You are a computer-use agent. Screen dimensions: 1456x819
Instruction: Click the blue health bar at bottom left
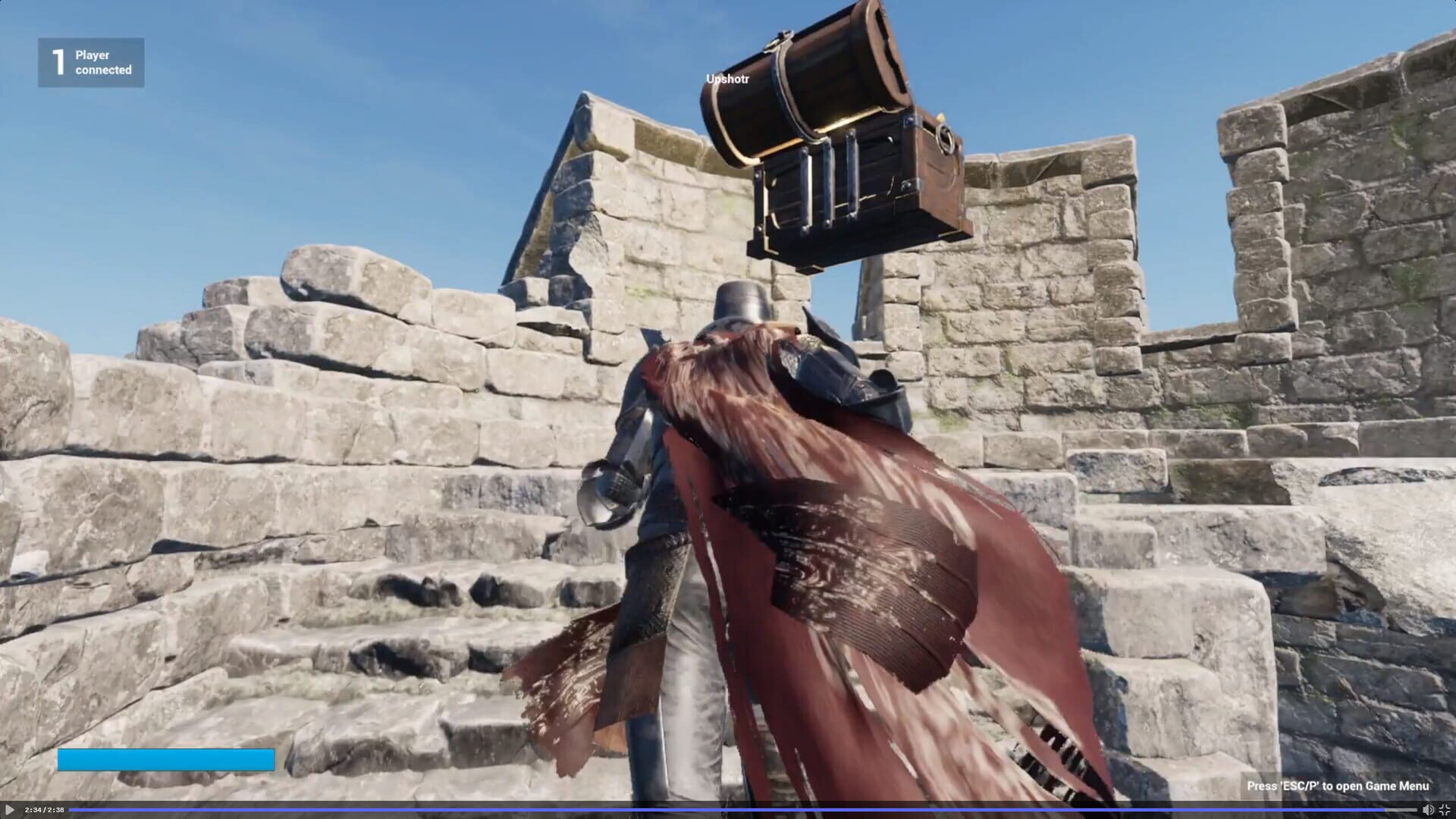point(167,760)
